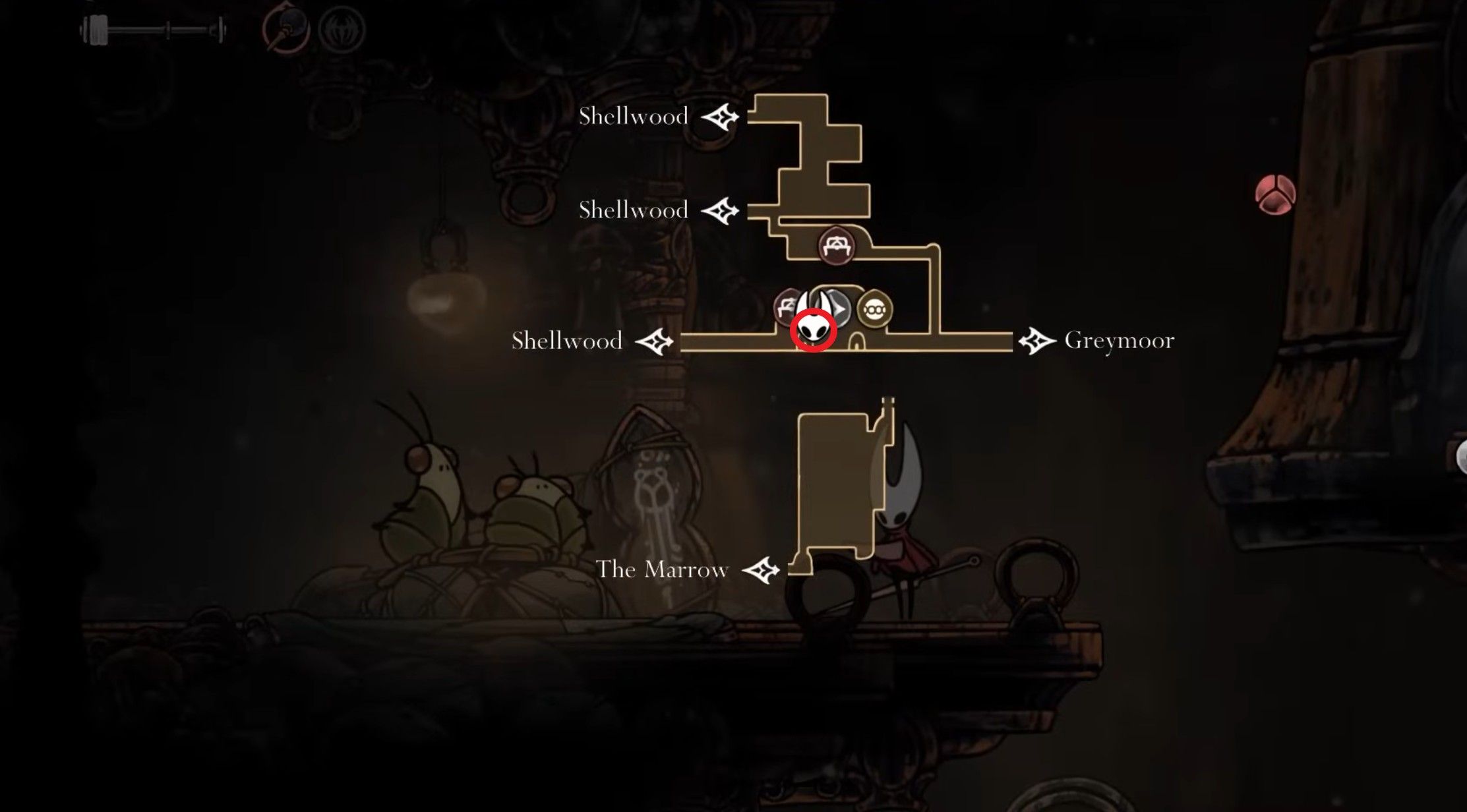Expand the Greymoor exit arrow on the right
Screen dimensions: 1467x812
pos(1036,341)
